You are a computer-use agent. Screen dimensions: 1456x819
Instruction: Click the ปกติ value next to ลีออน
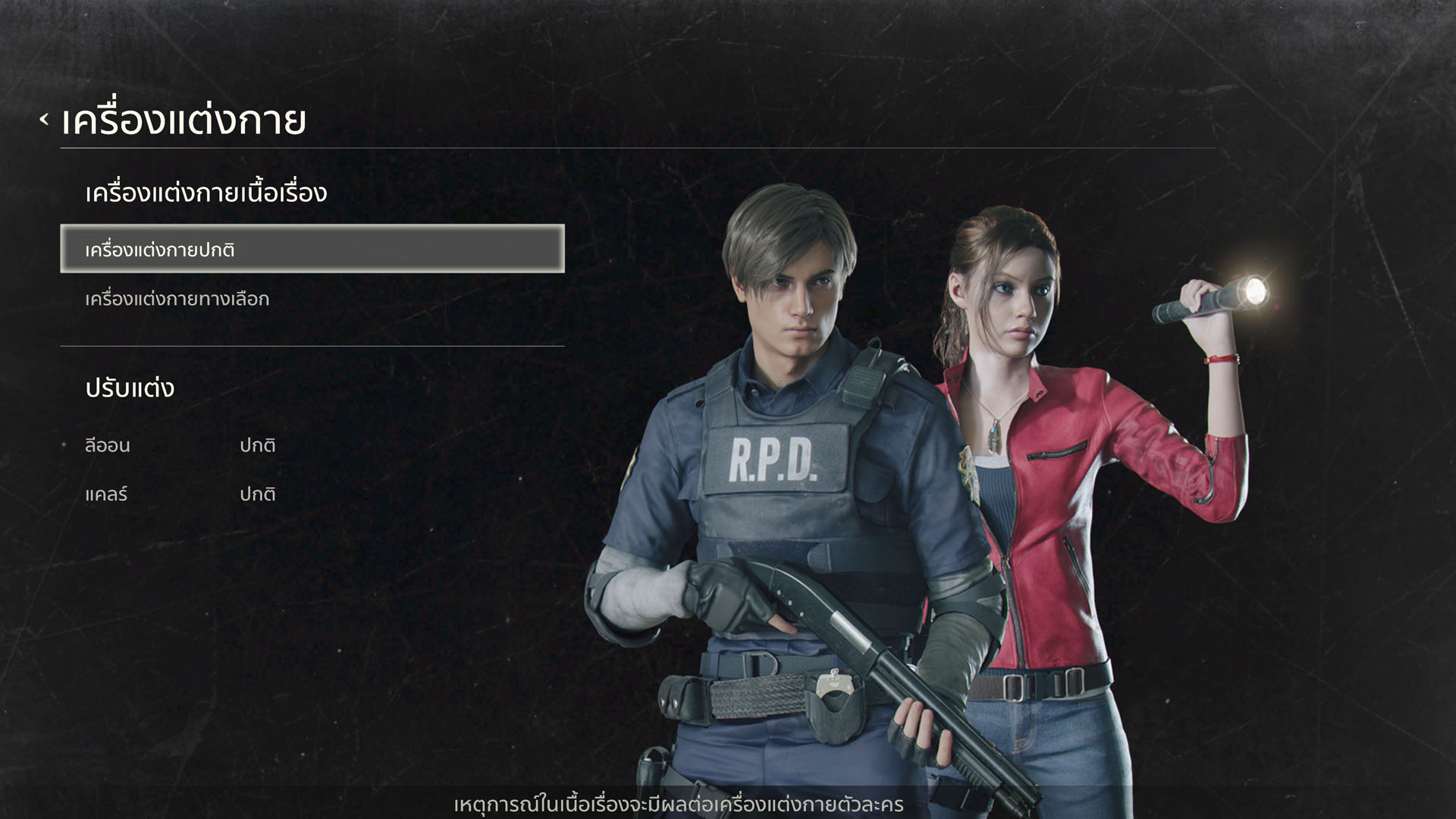point(257,446)
